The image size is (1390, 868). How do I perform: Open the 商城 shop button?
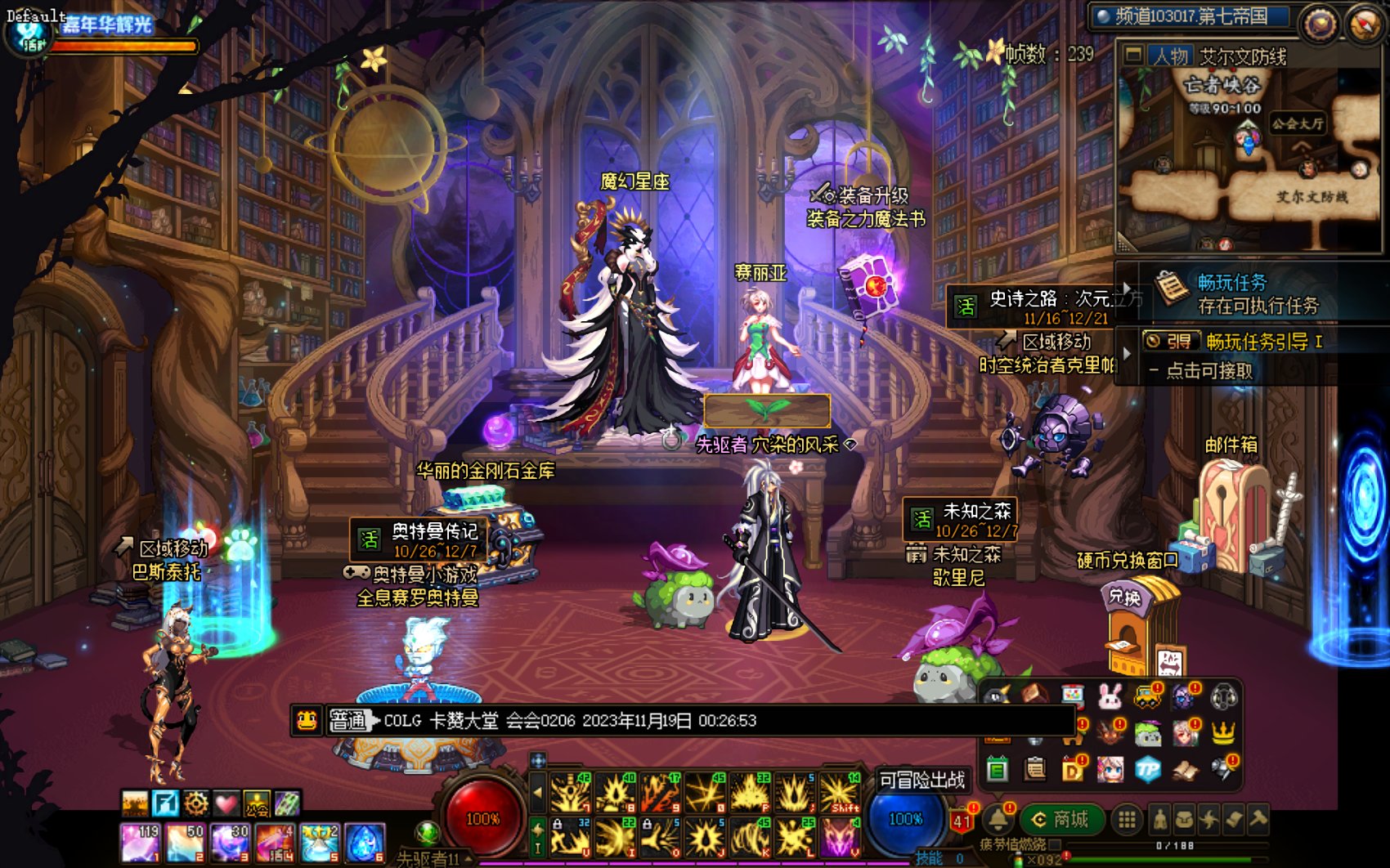coord(1061,819)
